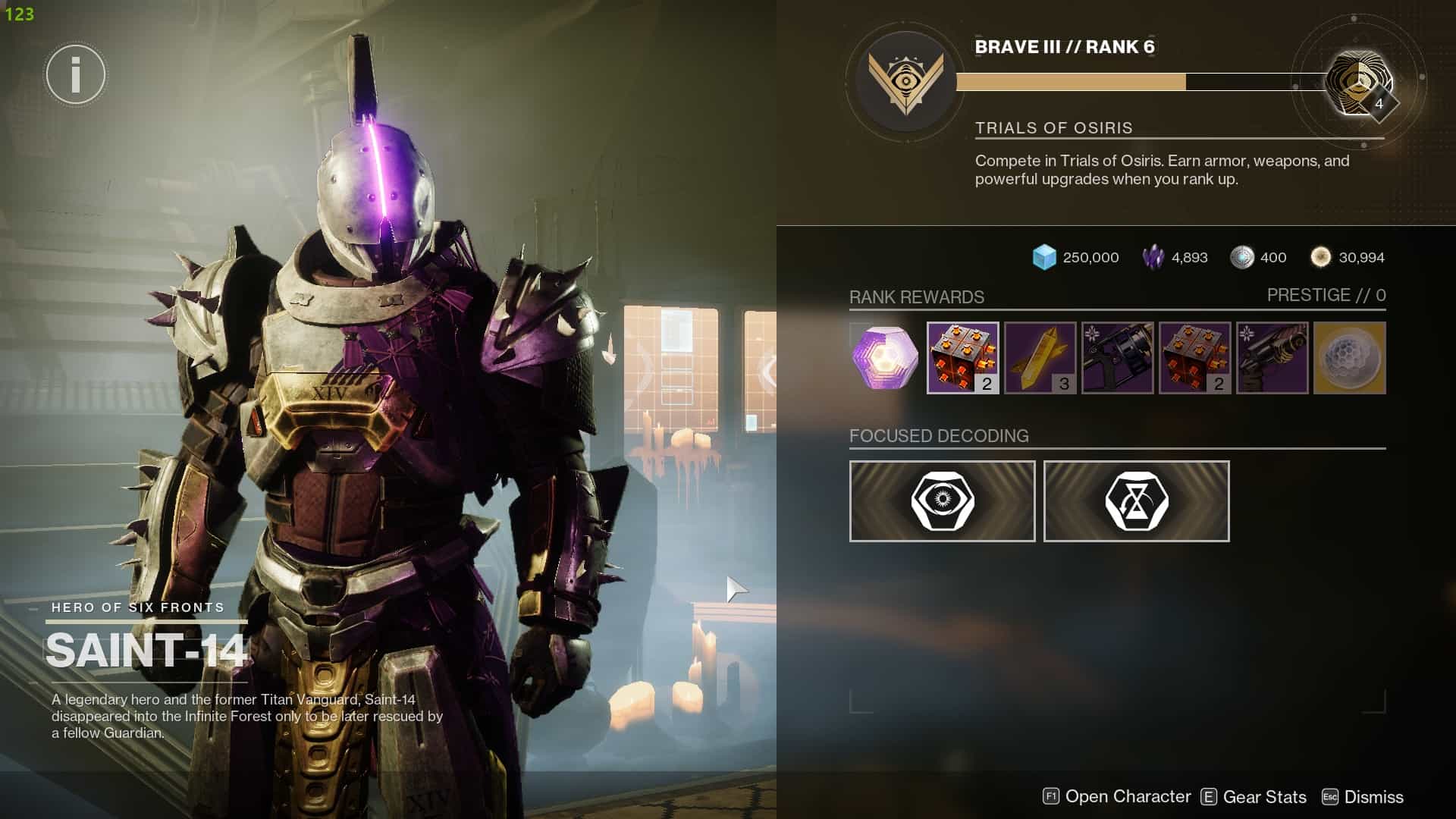Click the RANK REWARDS section header
Image resolution: width=1456 pixels, height=819 pixels.
[x=917, y=297]
